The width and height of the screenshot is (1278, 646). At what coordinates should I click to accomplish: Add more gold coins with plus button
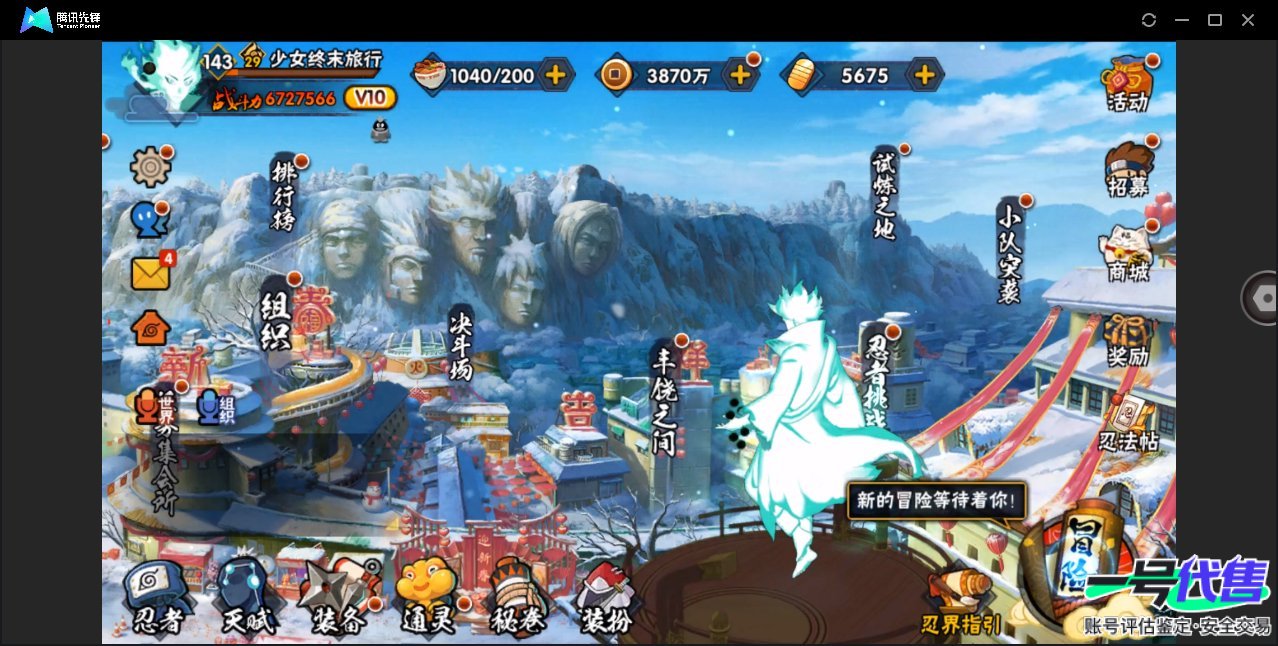(740, 74)
